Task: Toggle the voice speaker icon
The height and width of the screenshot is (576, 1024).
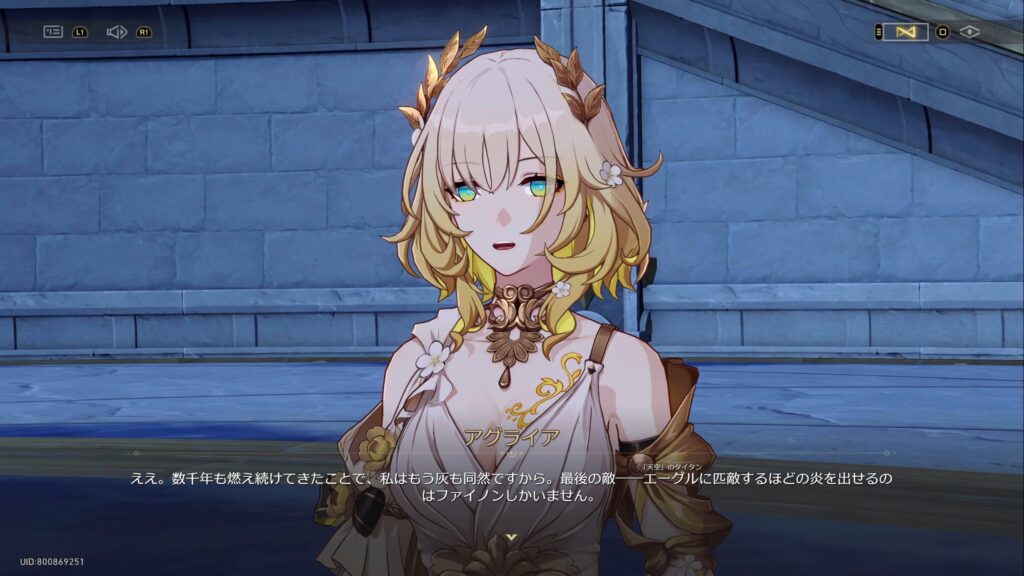Action: (116, 32)
